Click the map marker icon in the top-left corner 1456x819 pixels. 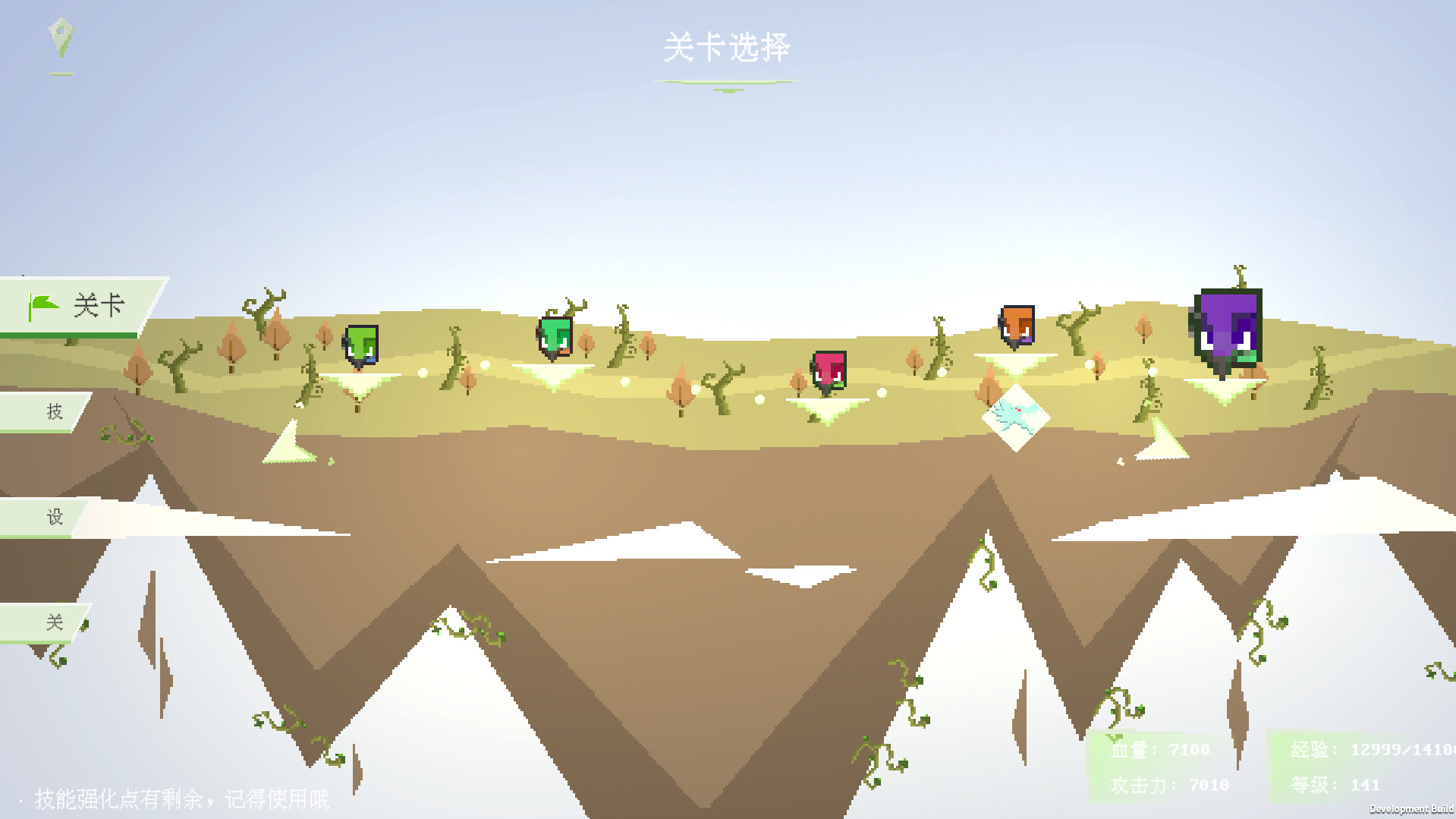59,38
